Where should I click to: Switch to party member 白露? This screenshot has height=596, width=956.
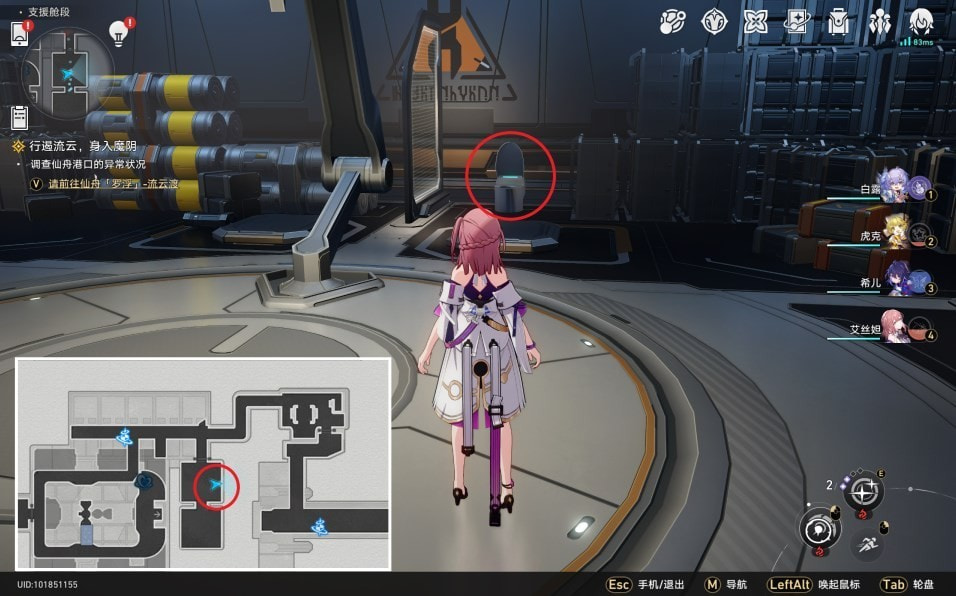click(895, 189)
